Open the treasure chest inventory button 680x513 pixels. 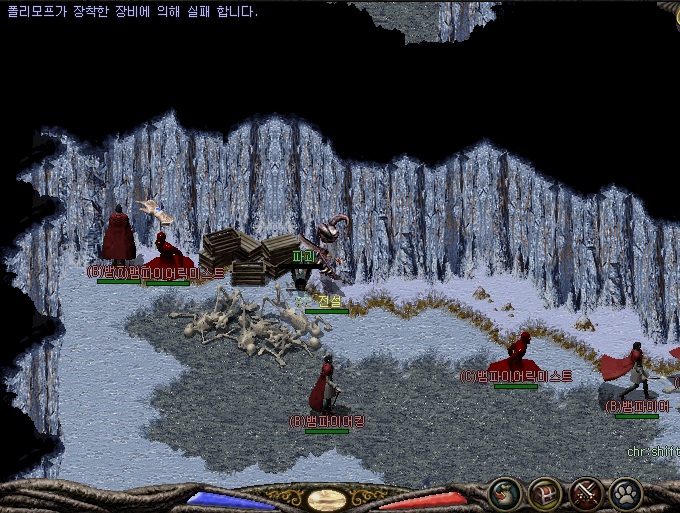tap(545, 494)
